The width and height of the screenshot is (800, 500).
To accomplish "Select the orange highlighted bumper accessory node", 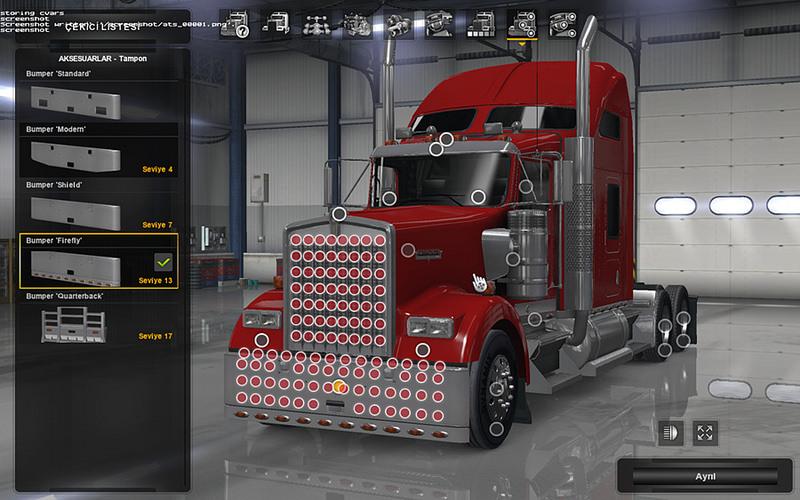I will point(339,386).
